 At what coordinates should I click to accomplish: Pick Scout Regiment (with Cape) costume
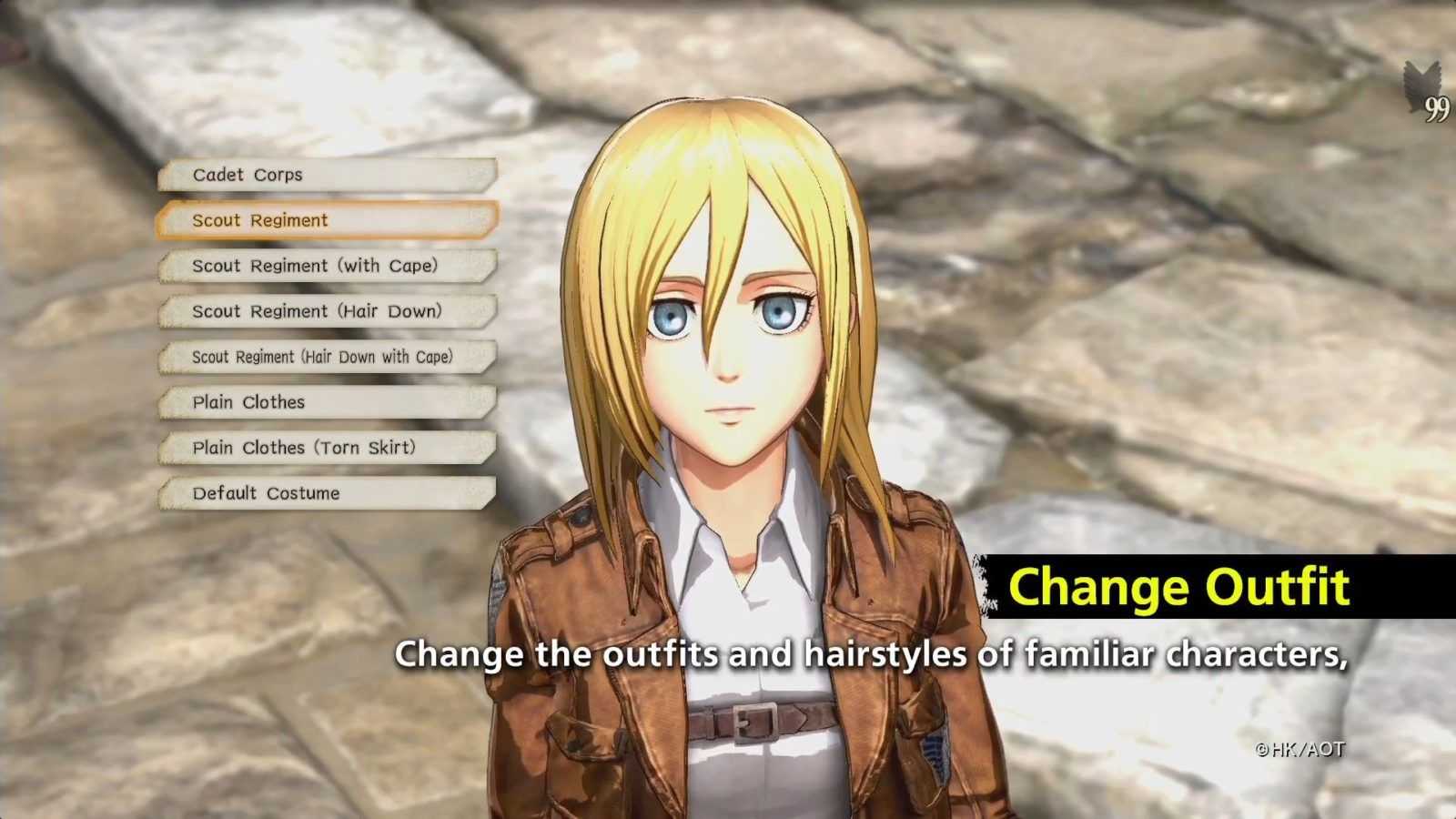[x=328, y=266]
